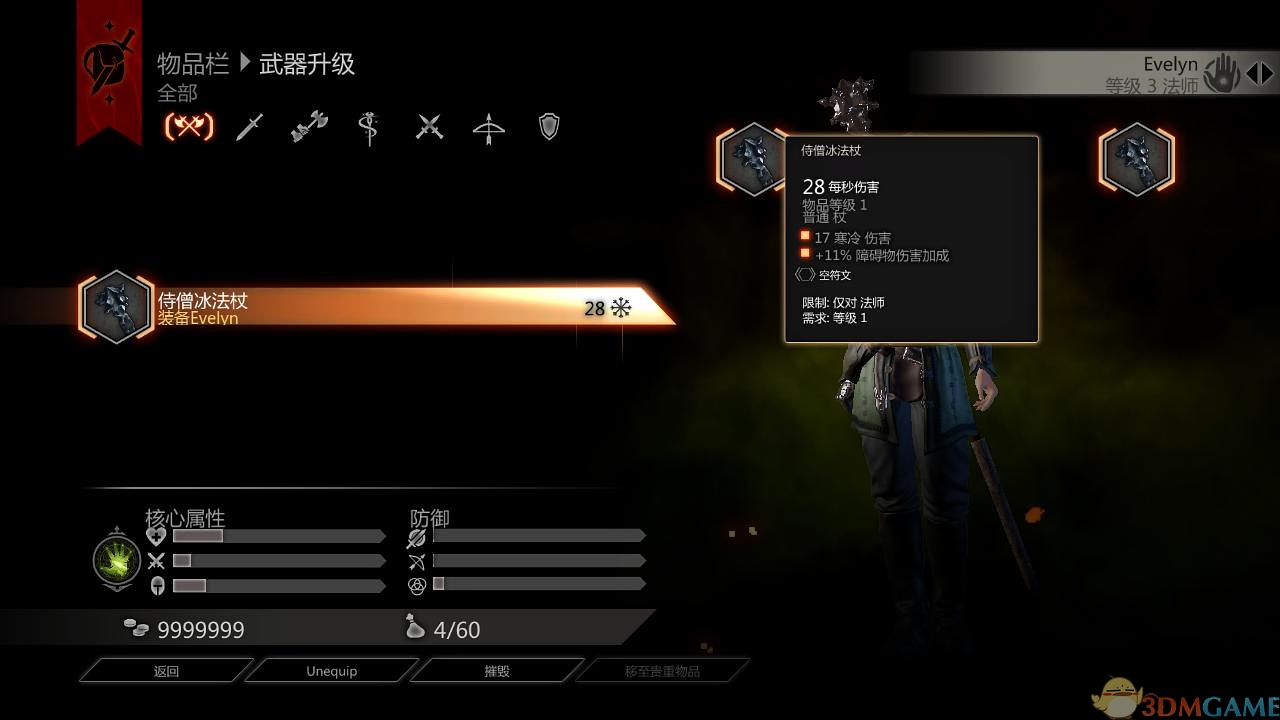Viewport: 1280px width, 720px height.
Task: Select the shield filter icon
Action: [x=548, y=125]
